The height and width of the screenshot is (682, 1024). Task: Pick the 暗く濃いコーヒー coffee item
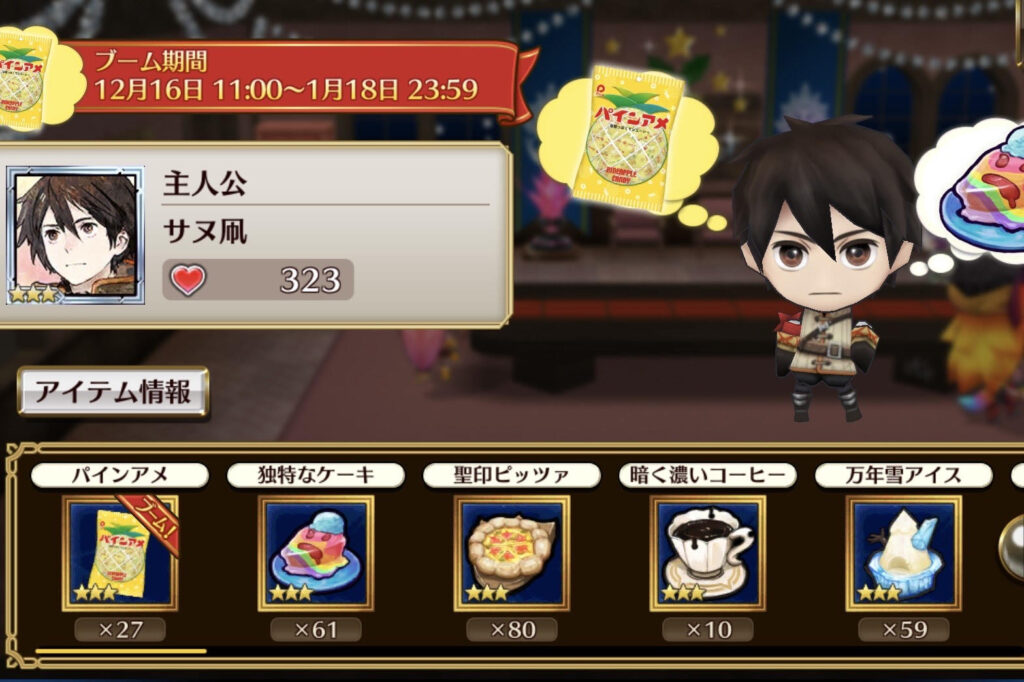[707, 553]
